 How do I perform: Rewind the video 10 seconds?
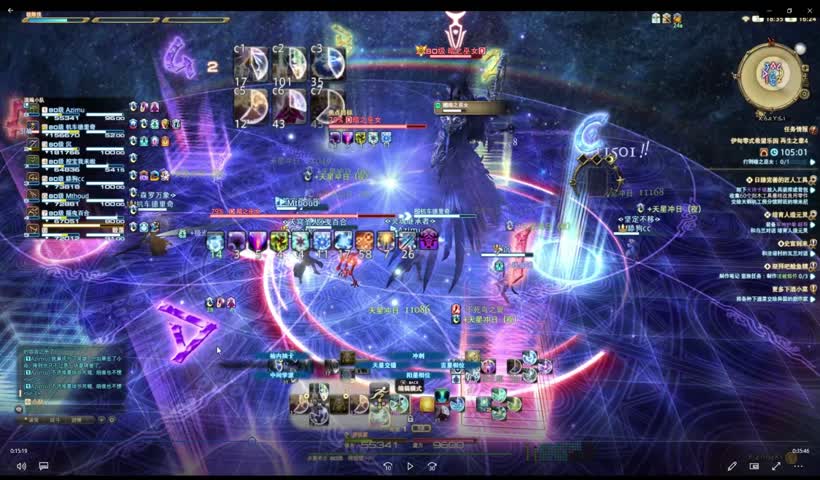coord(388,466)
